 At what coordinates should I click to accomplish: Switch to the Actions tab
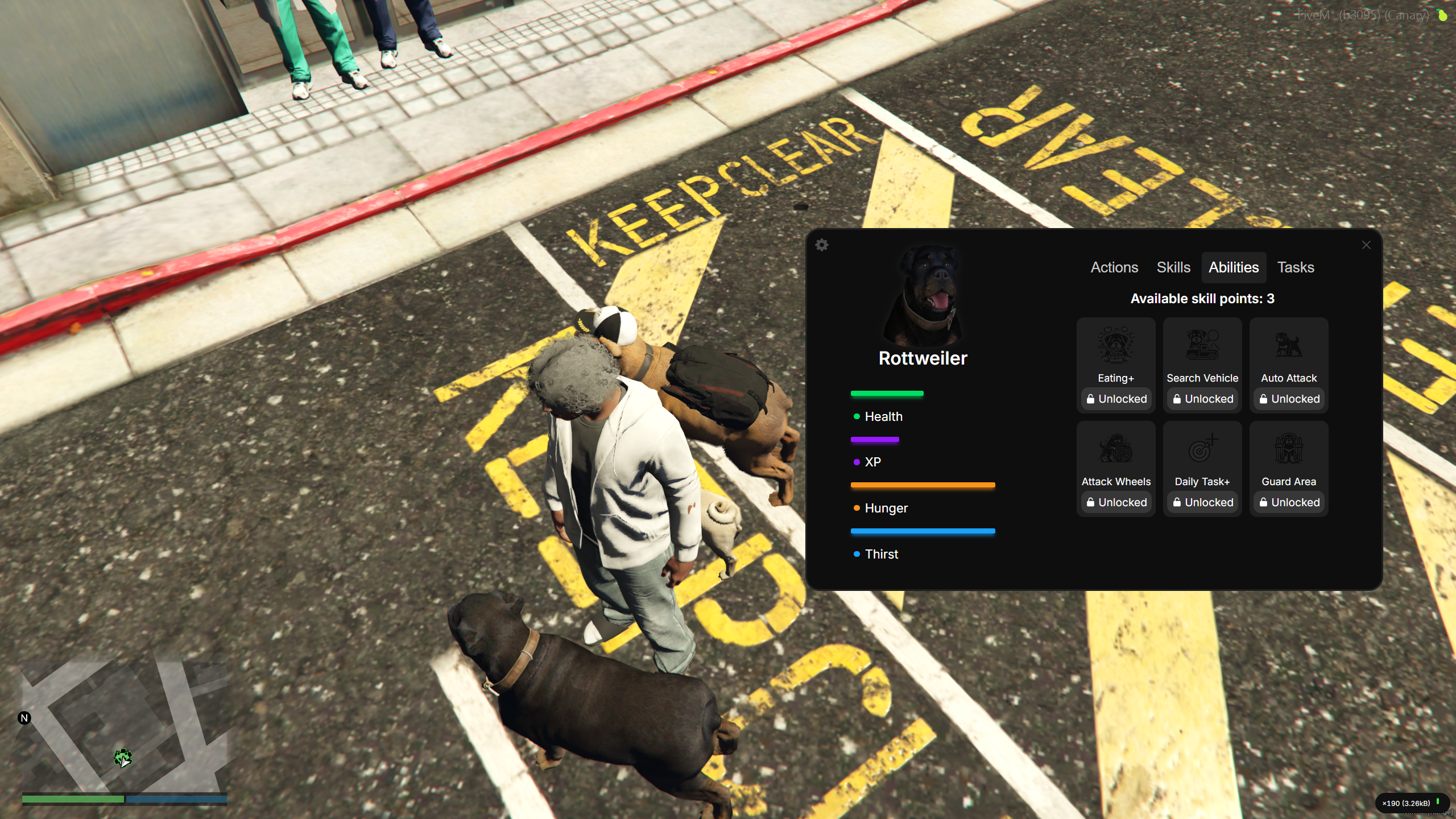pyautogui.click(x=1114, y=267)
